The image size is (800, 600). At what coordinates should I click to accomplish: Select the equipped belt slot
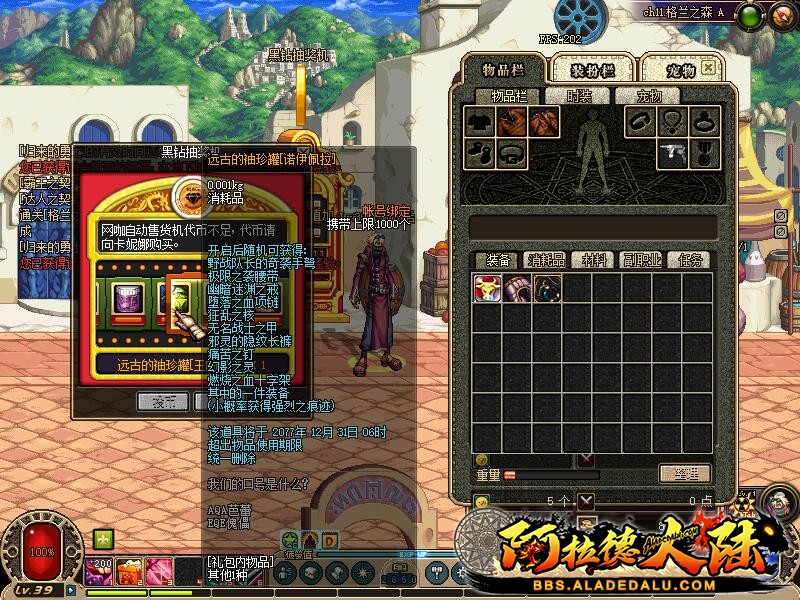click(x=511, y=154)
